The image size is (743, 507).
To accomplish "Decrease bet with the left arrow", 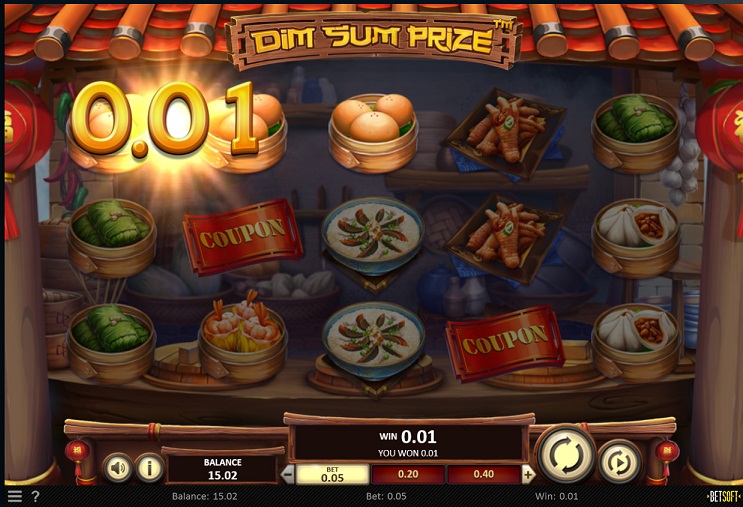I will [x=288, y=474].
